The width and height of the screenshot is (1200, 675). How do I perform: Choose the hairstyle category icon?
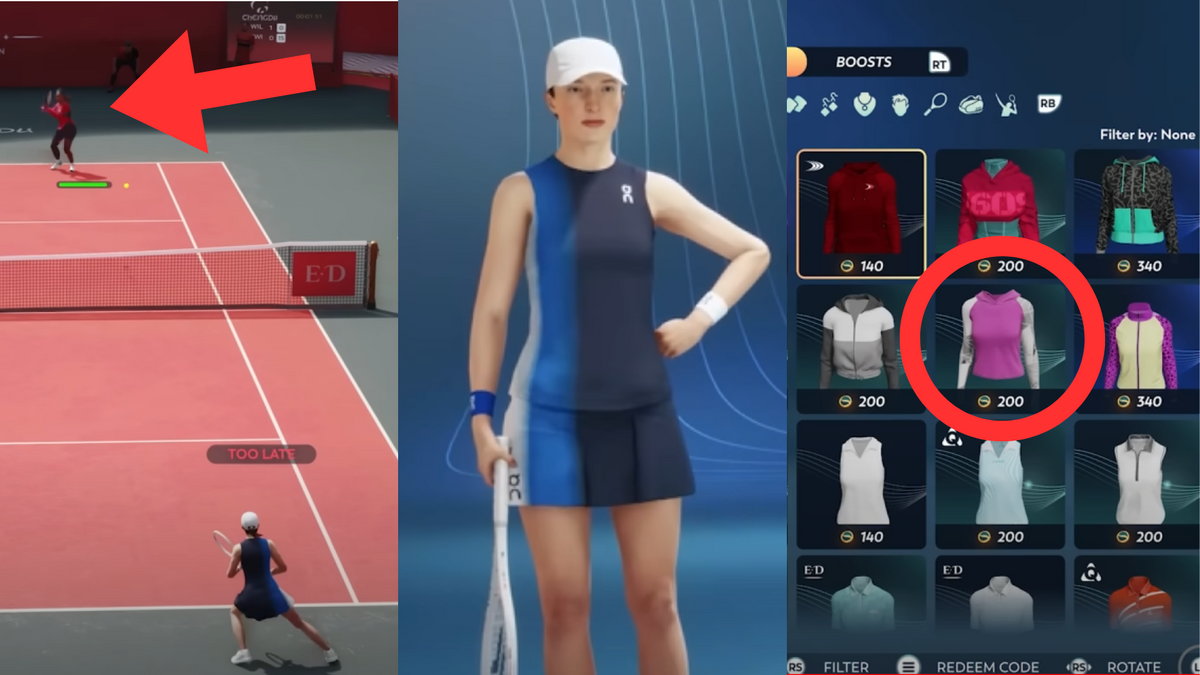(x=899, y=103)
